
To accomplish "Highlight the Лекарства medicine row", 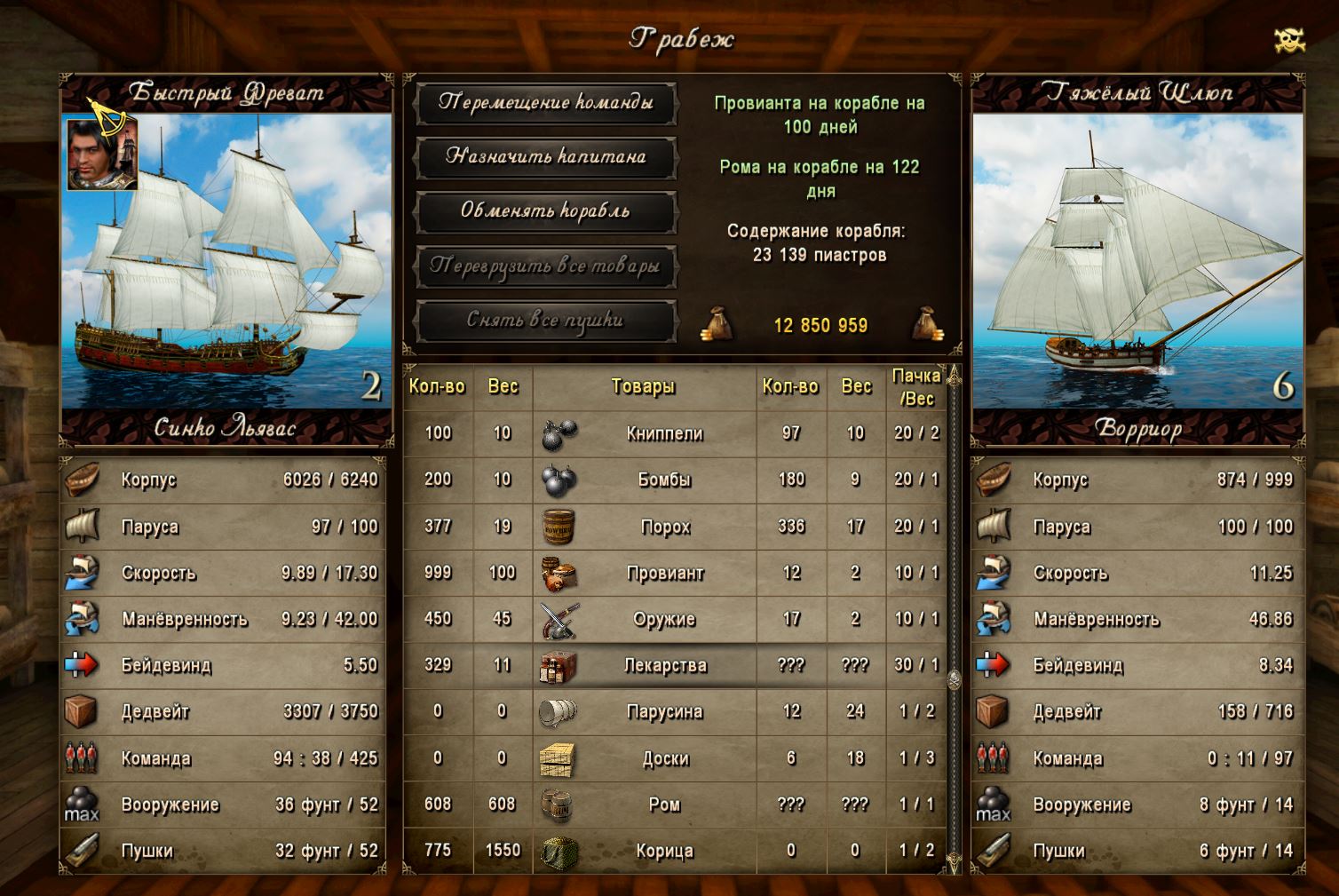I will click(x=664, y=665).
